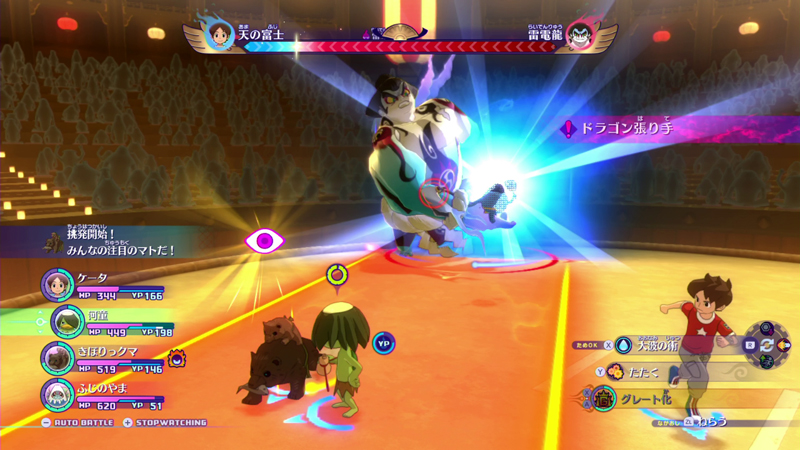800x450 pixels.
Task: Open the swap-arrows wheel center icon
Action: (x=767, y=344)
